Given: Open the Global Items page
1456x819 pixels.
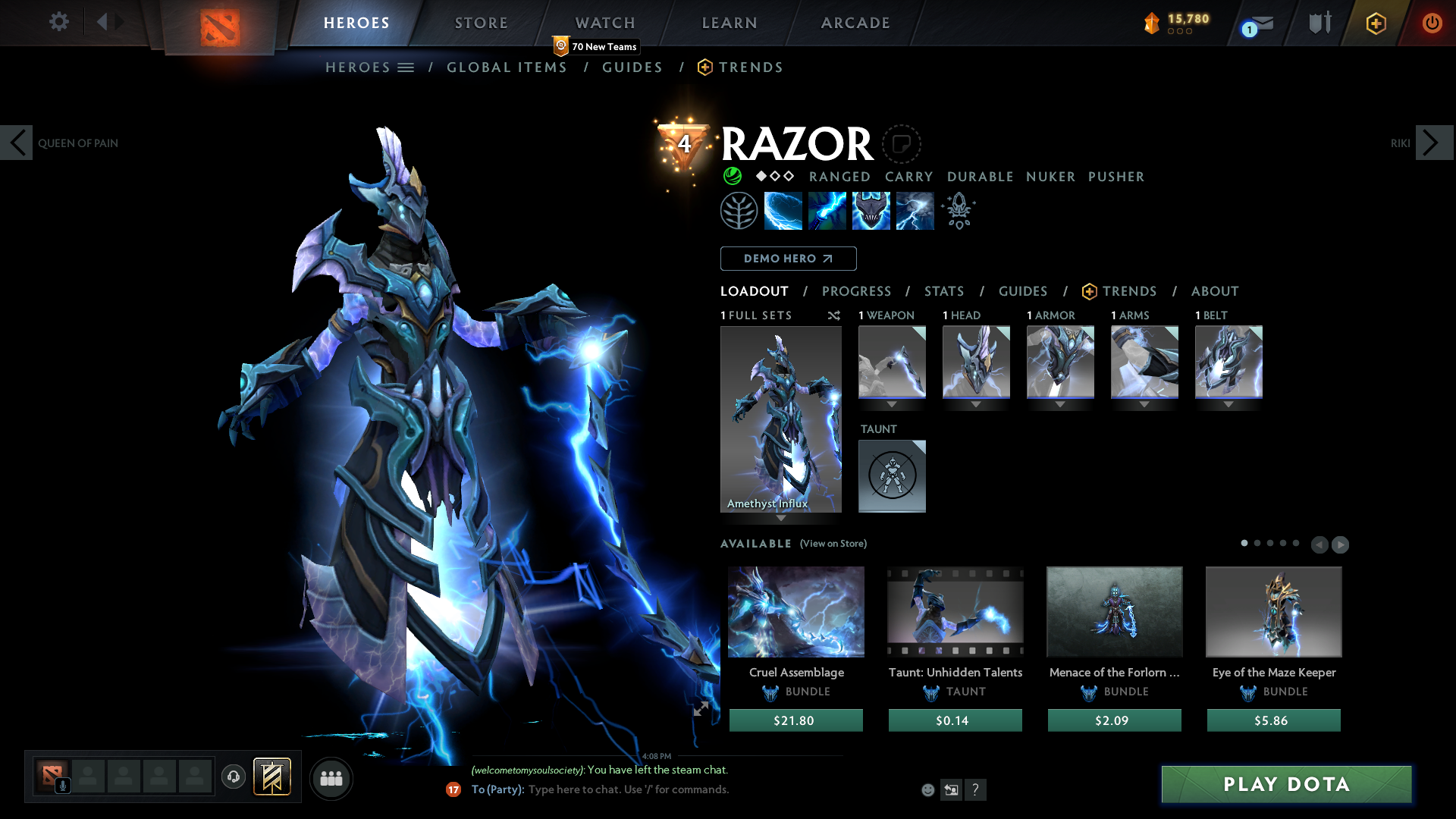Looking at the screenshot, I should pos(507,67).
